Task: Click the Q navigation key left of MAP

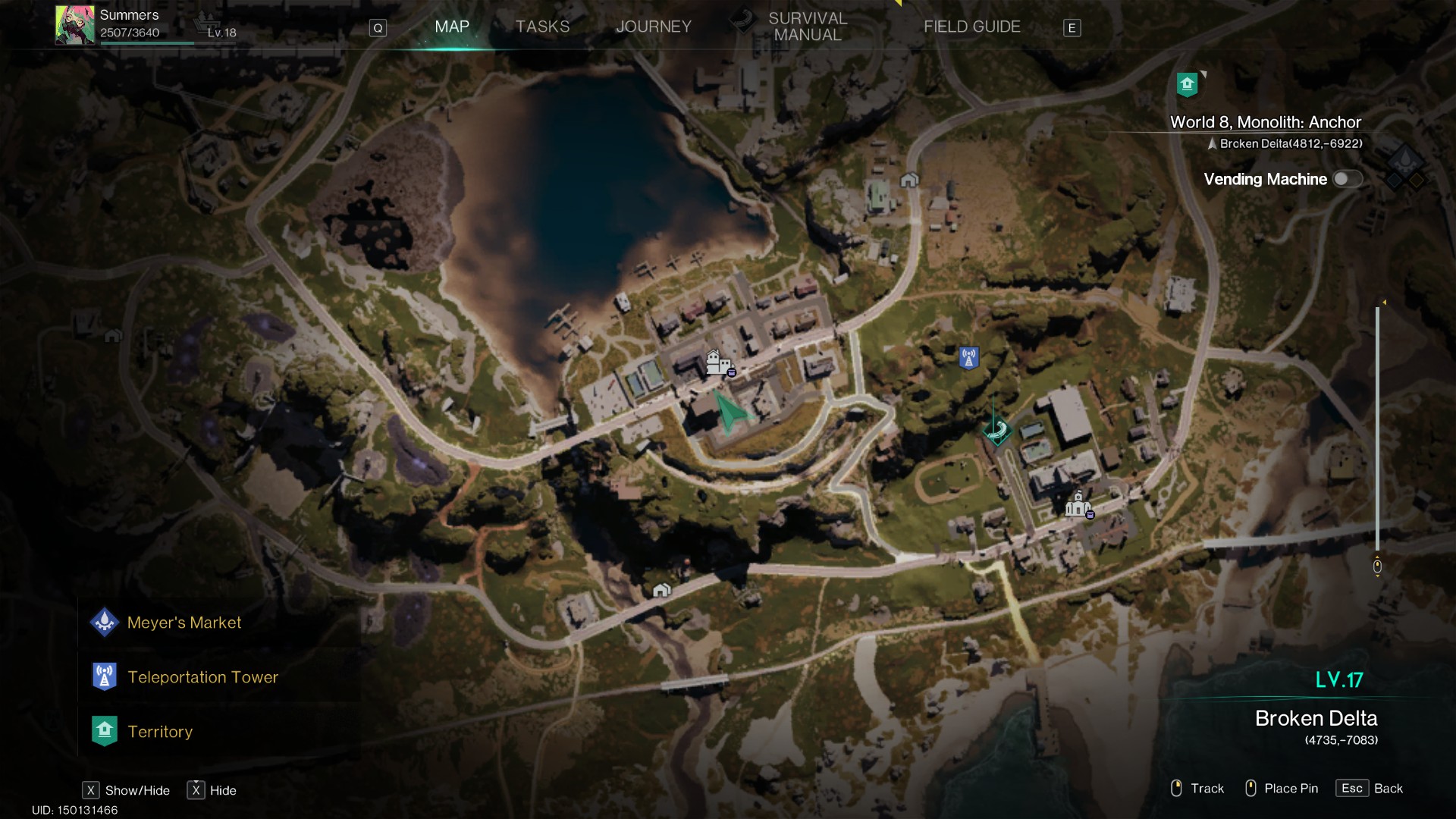Action: [x=378, y=27]
